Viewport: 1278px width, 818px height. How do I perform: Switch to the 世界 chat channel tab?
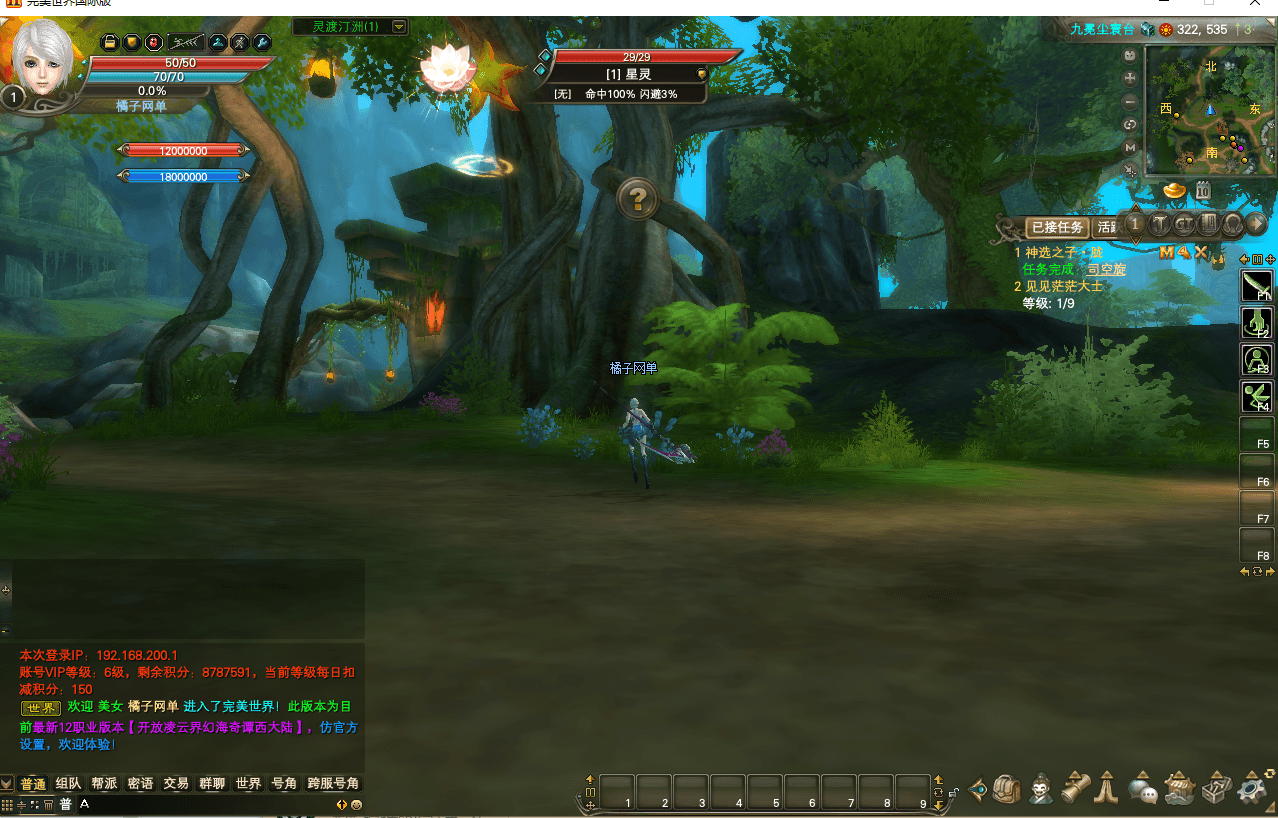[248, 784]
